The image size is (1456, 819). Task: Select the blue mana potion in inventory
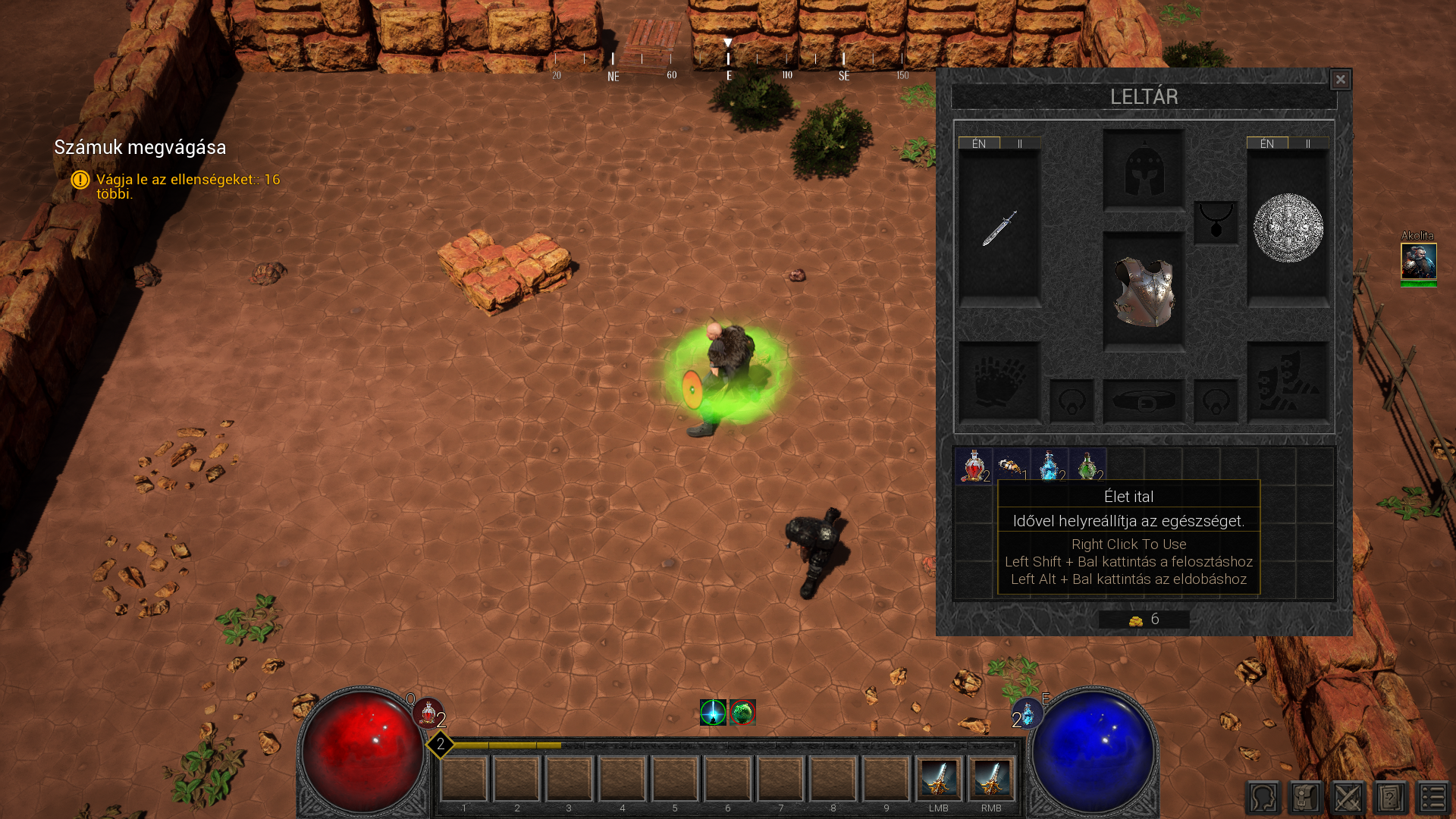click(x=1050, y=466)
